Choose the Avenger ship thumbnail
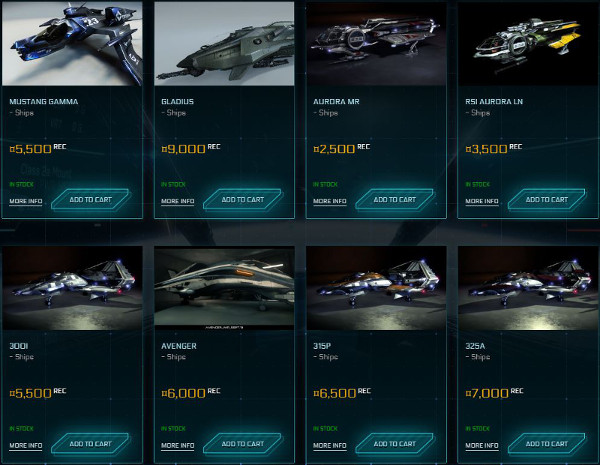The image size is (600, 465). click(x=224, y=288)
